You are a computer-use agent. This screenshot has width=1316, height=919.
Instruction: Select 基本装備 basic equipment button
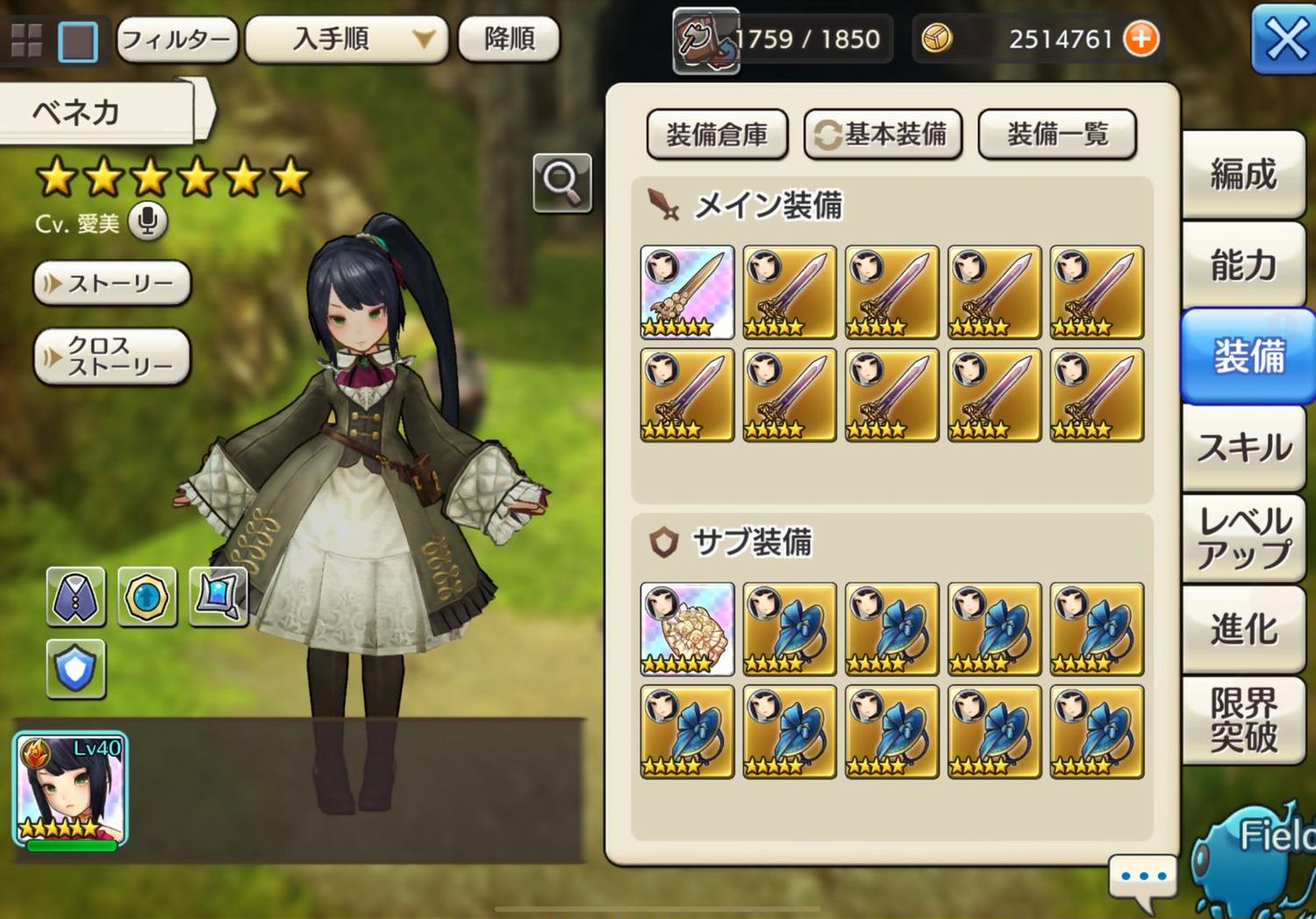(x=883, y=134)
